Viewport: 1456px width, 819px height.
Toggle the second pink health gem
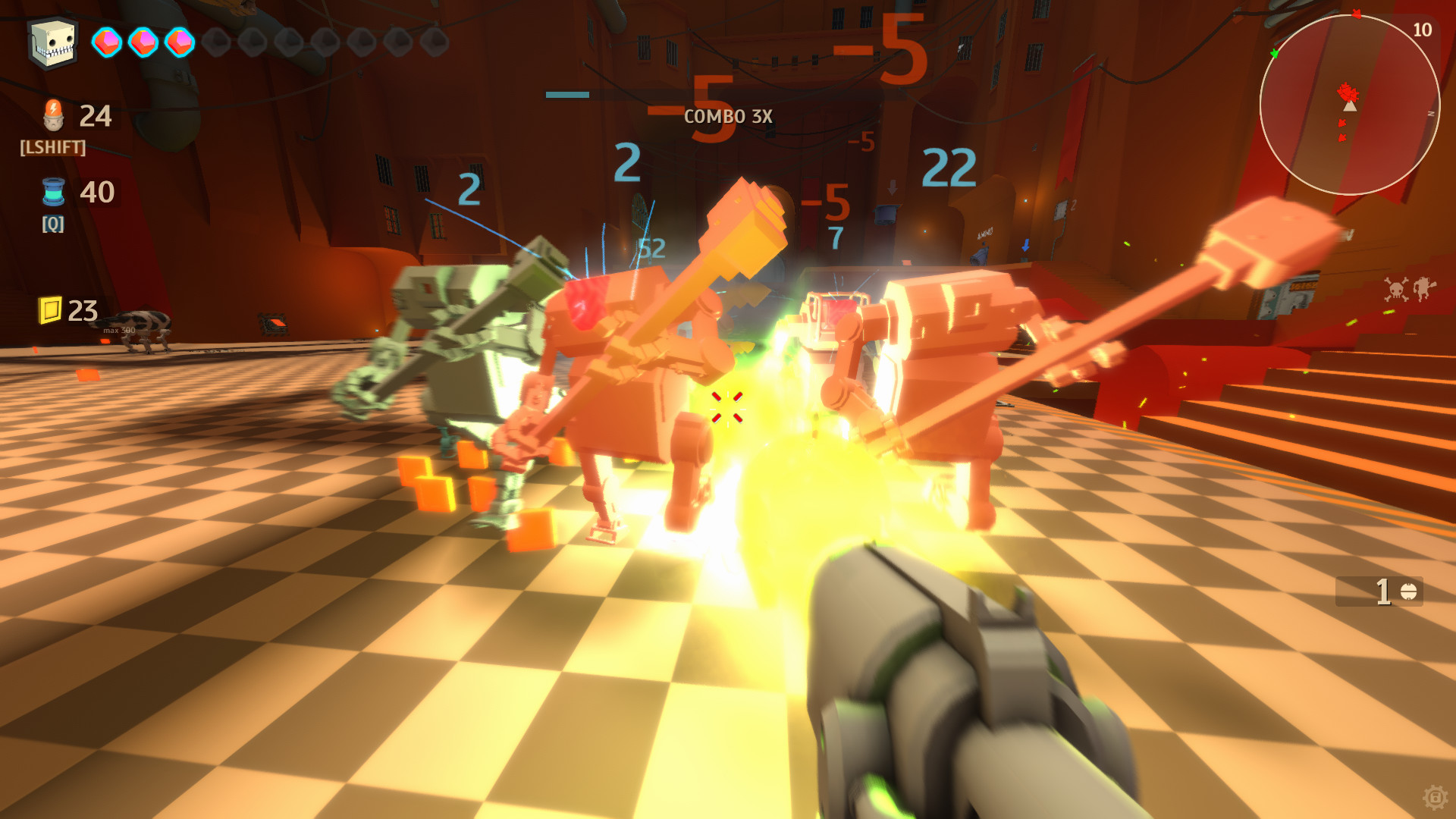pyautogui.click(x=143, y=43)
